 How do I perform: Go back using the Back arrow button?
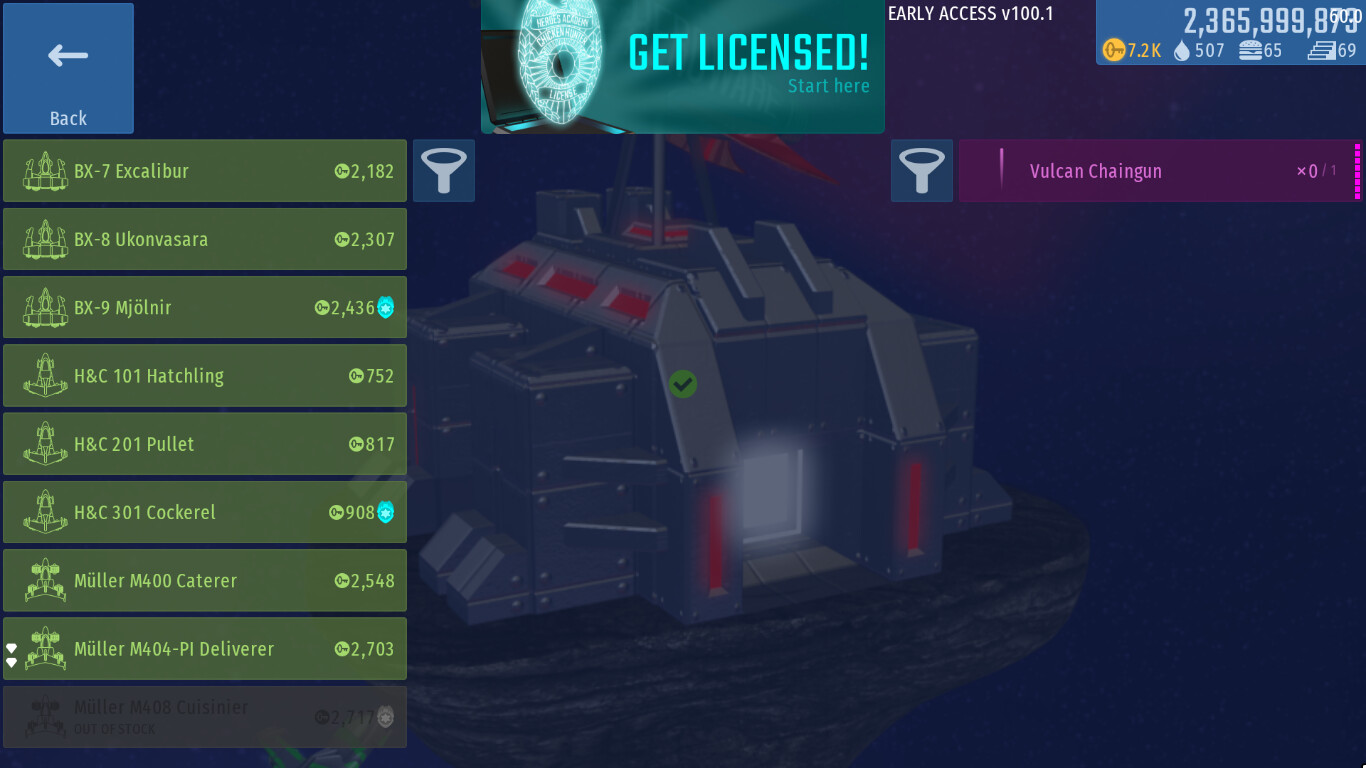click(68, 68)
